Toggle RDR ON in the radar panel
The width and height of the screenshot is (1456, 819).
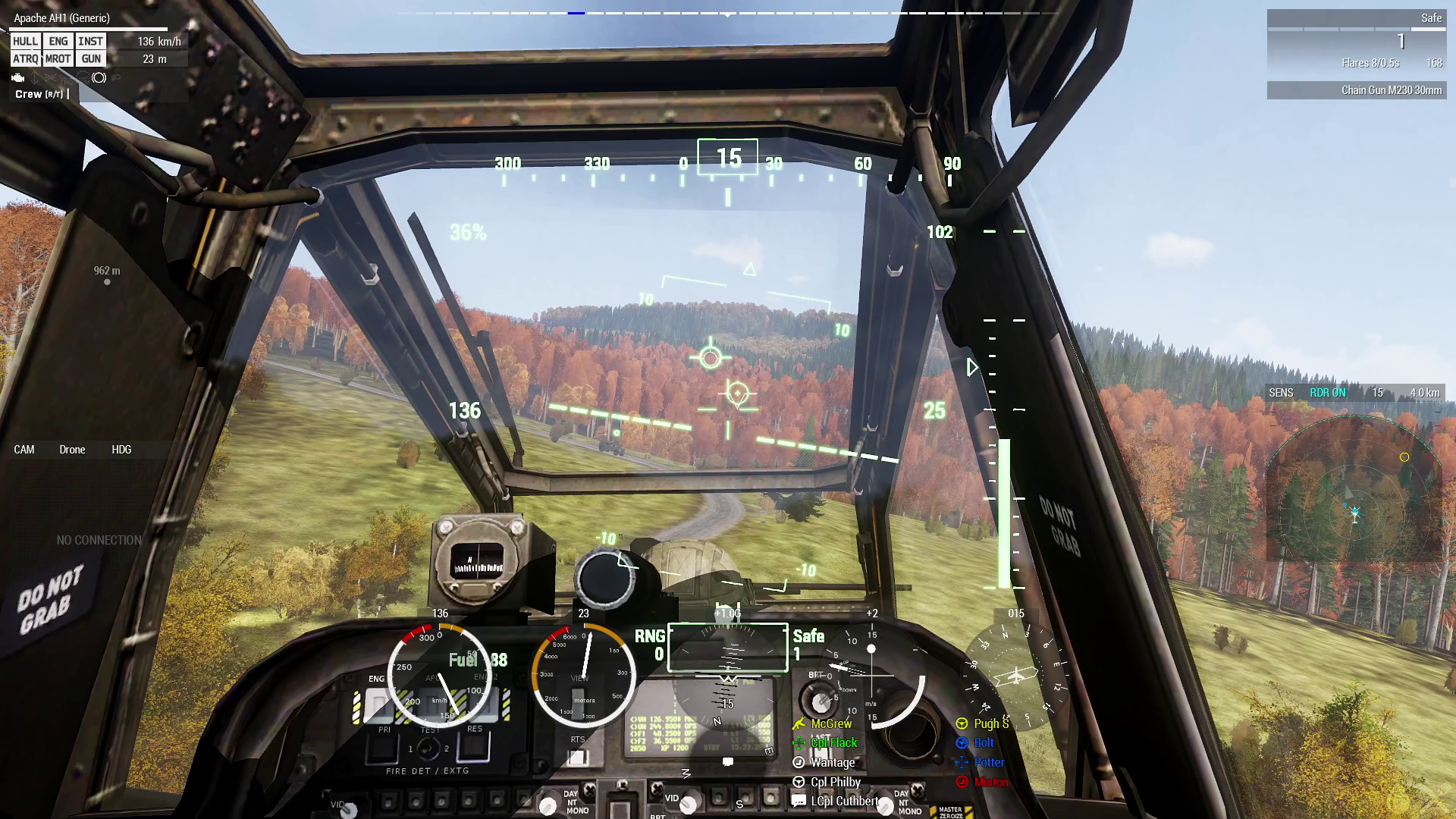(1329, 393)
